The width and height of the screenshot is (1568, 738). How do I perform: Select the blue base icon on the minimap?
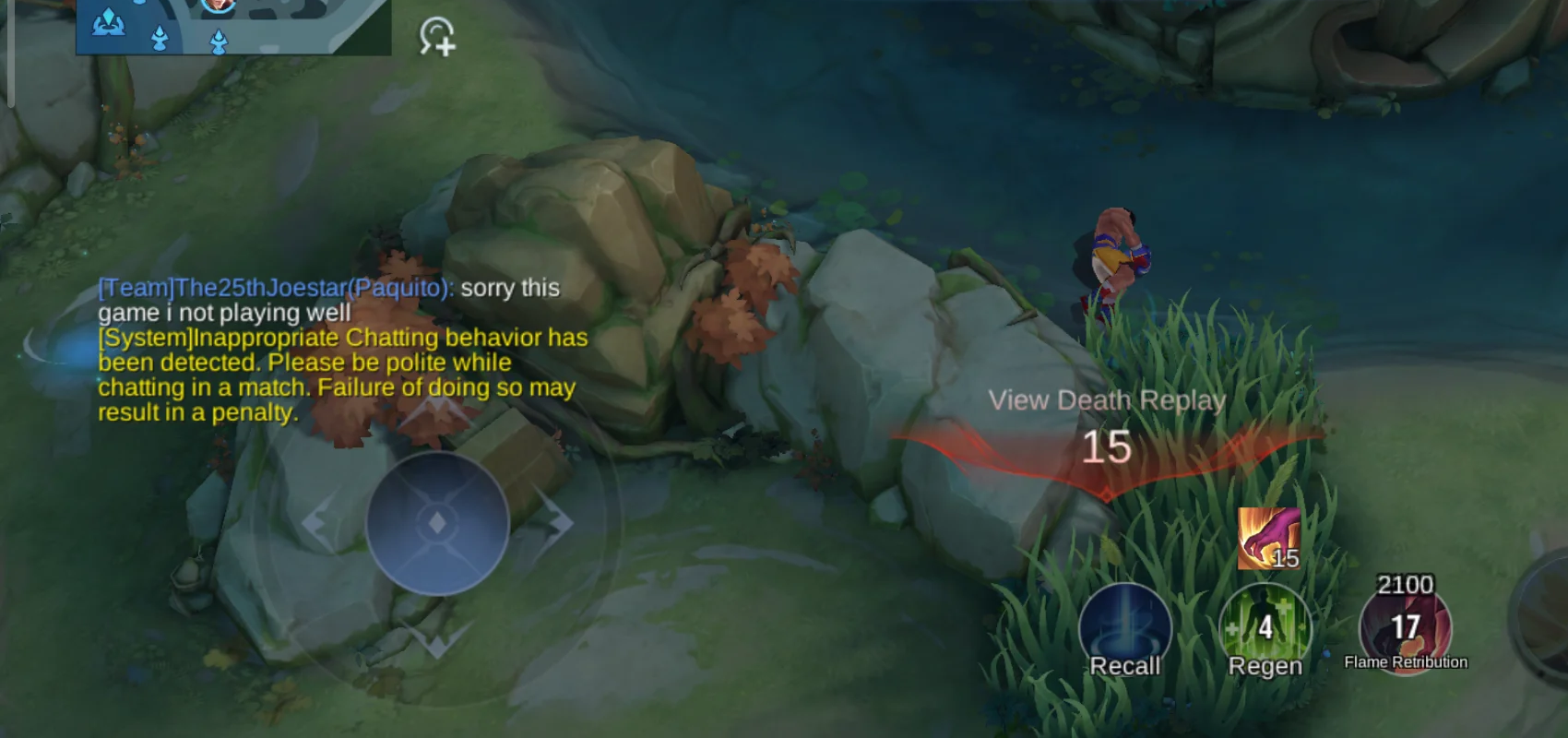111,22
